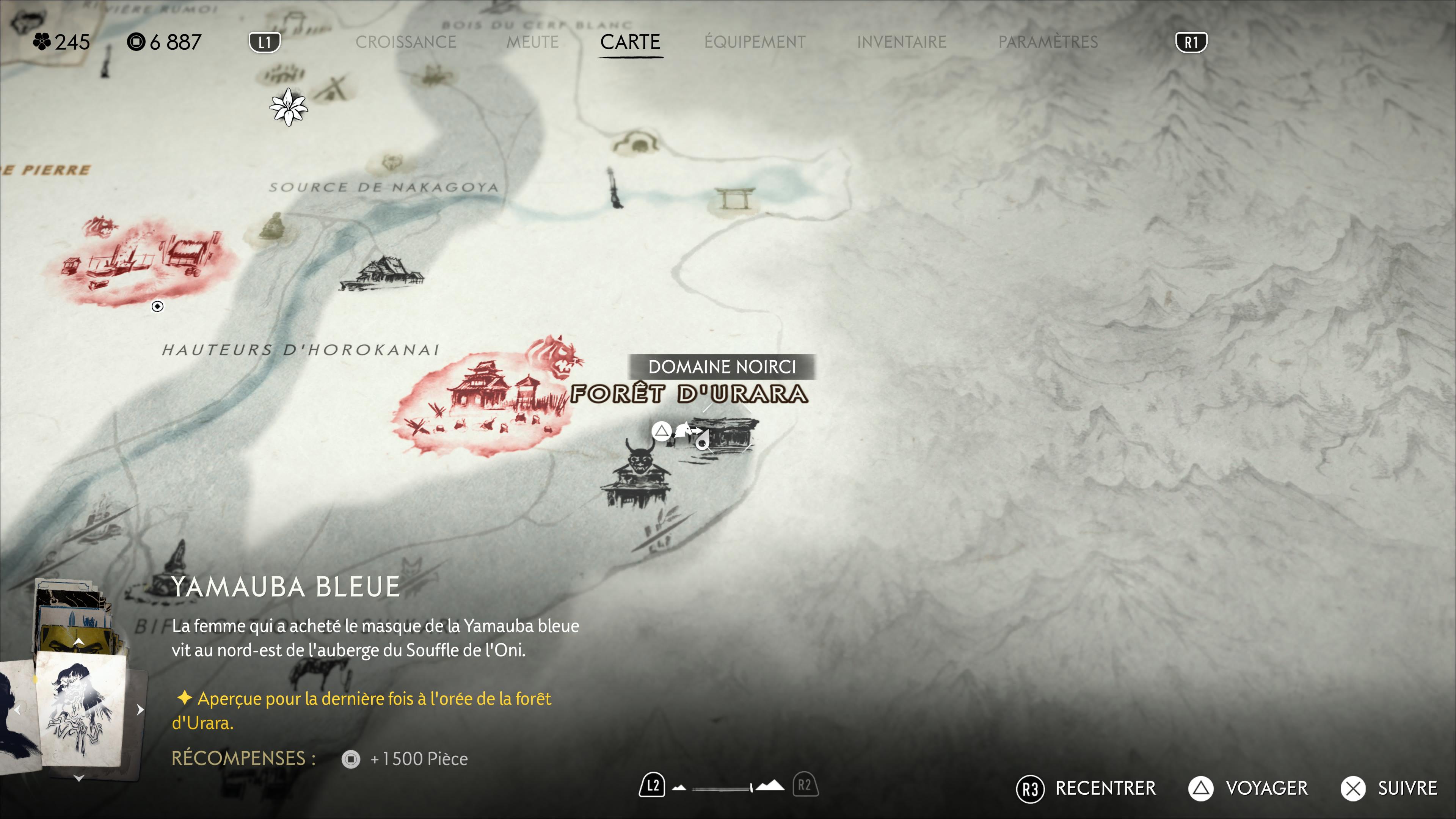The height and width of the screenshot is (819, 1456).
Task: Open the Inventaire tab
Action: tap(901, 42)
